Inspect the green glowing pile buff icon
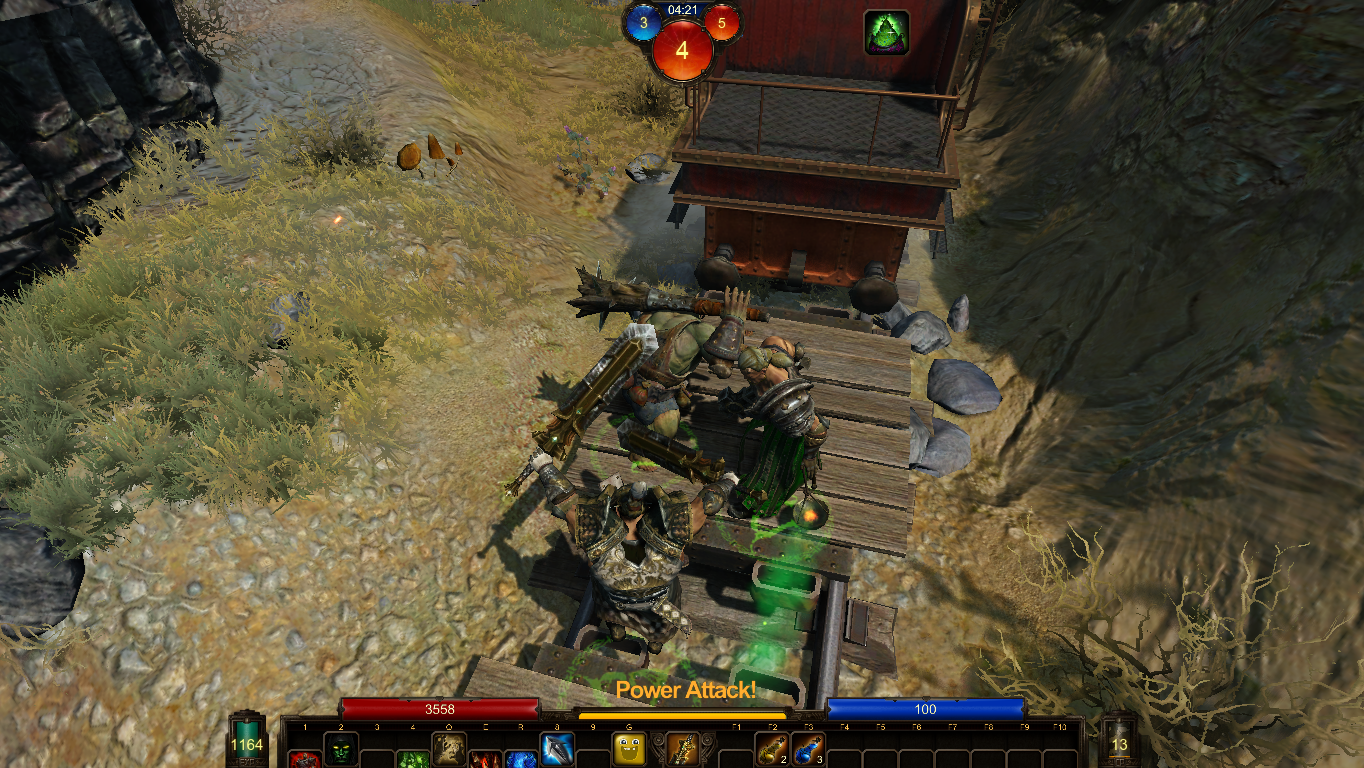 [x=886, y=32]
